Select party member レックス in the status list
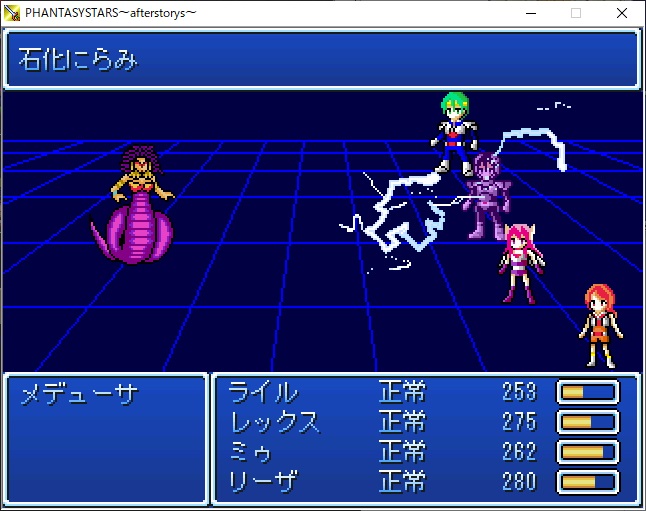Screen dimensions: 646x511 (275, 422)
